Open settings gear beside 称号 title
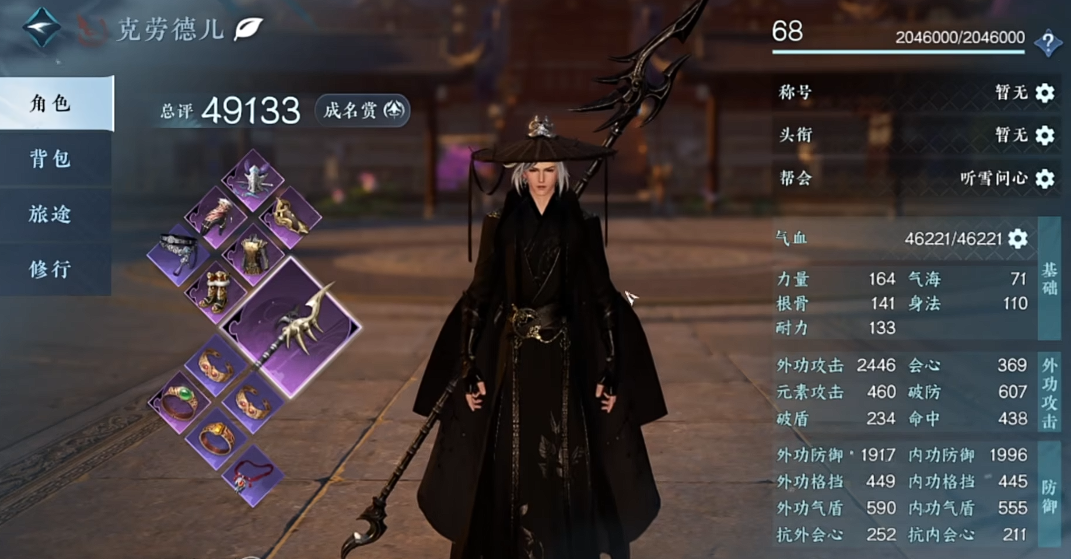This screenshot has width=1071, height=559. click(1045, 93)
